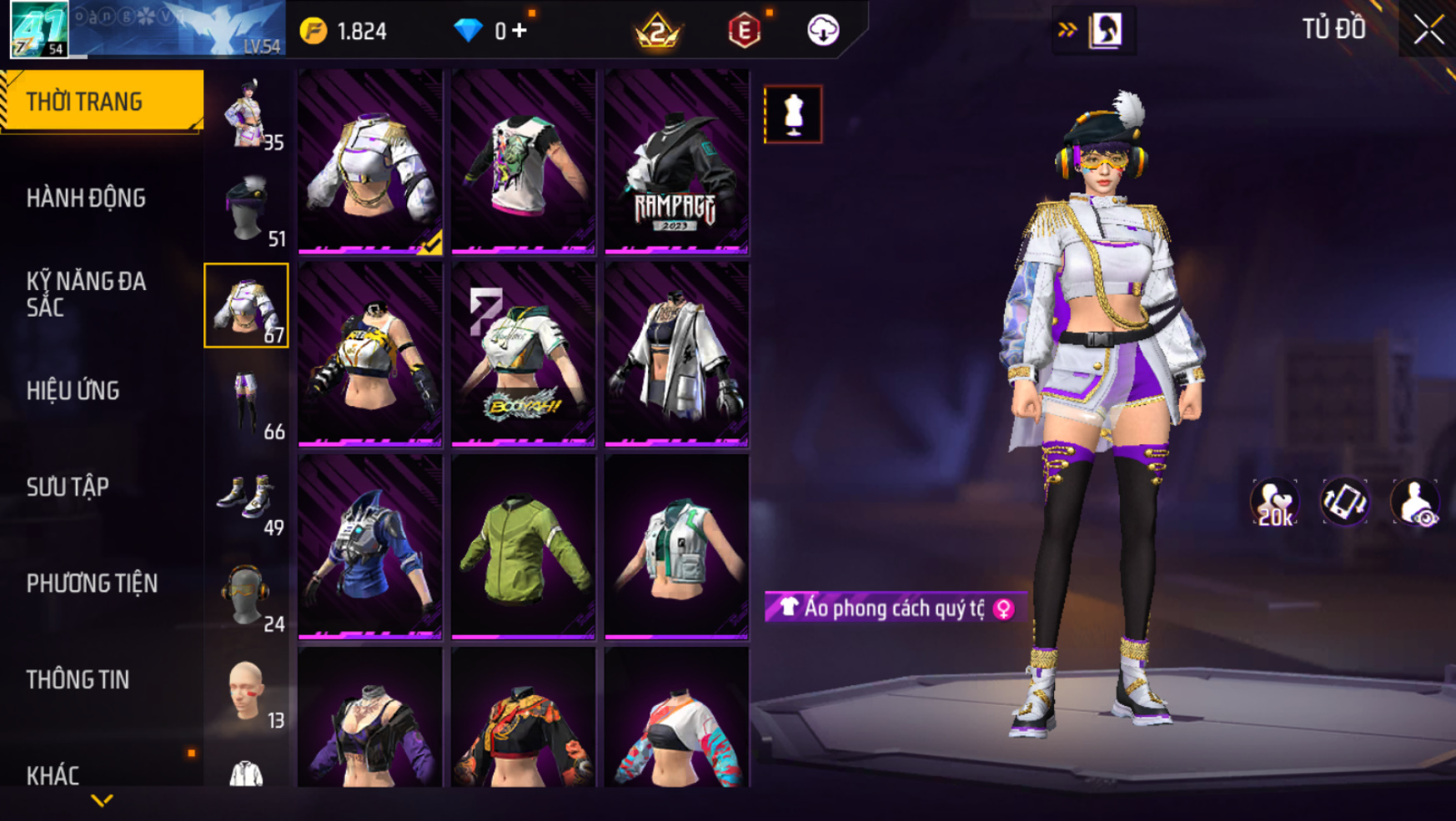Select the THỜI TRANG category
This screenshot has width=1456, height=821.
[x=84, y=102]
